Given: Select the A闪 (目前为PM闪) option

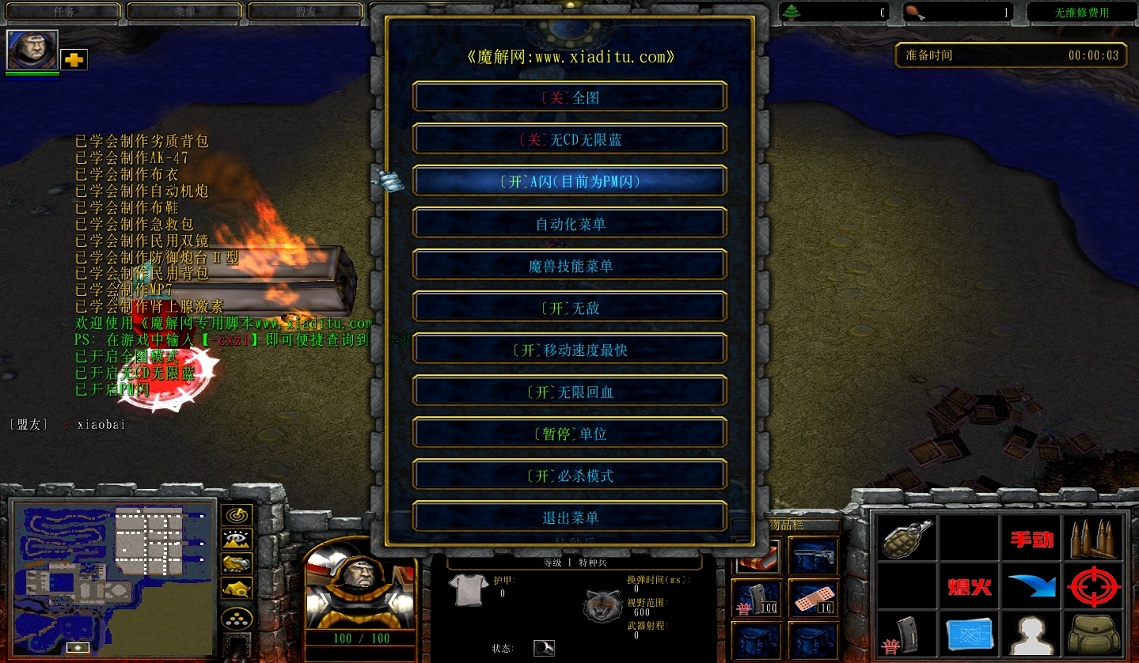Looking at the screenshot, I should pyautogui.click(x=569, y=181).
